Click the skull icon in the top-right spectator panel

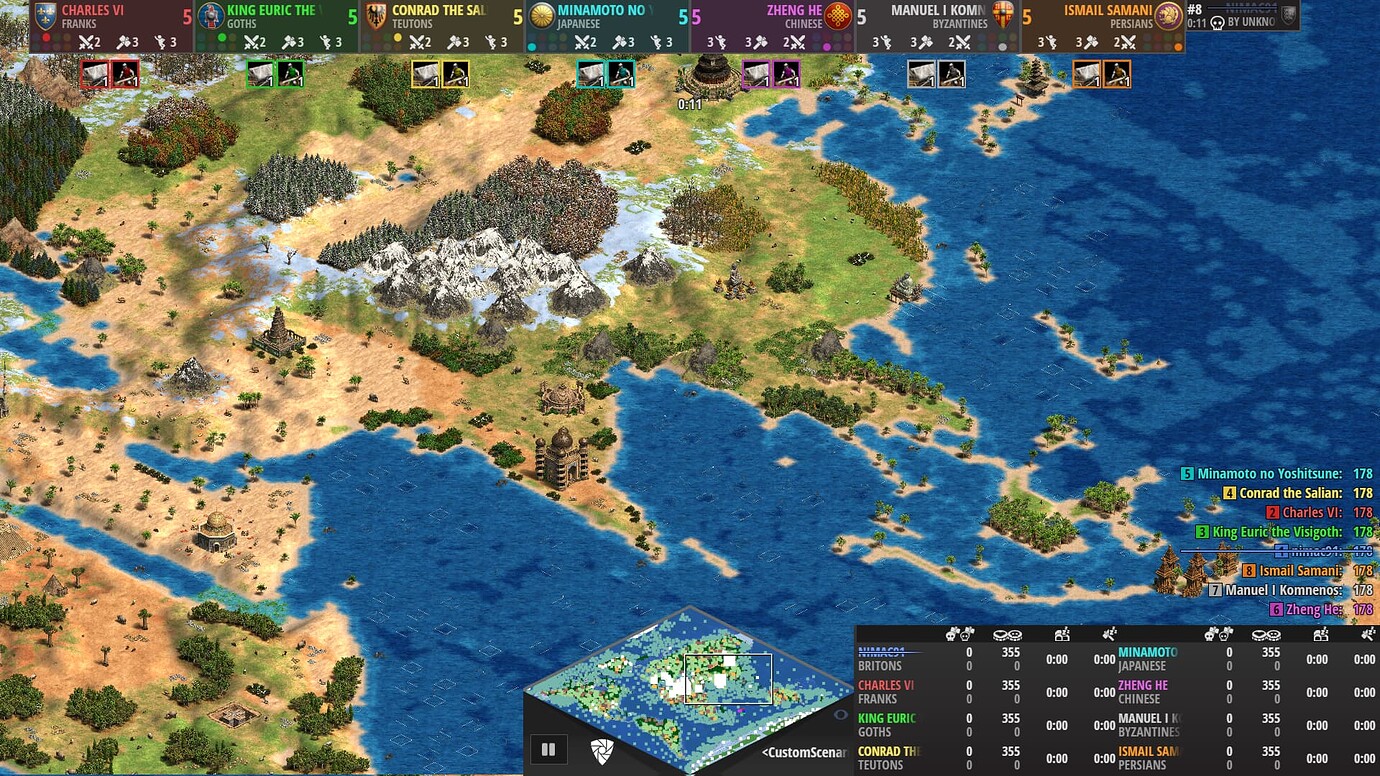tap(1215, 20)
